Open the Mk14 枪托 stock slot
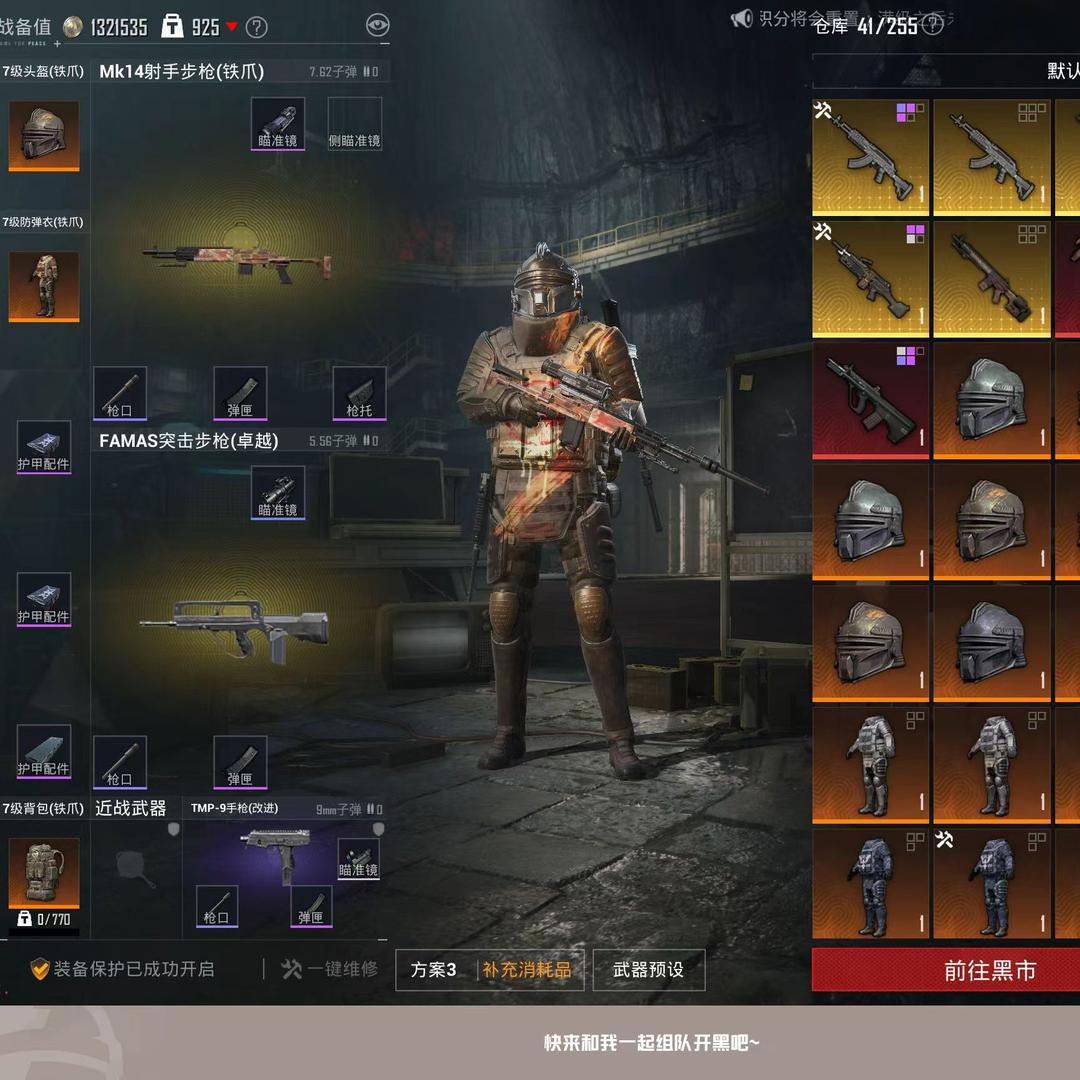This screenshot has height=1080, width=1080. point(359,392)
